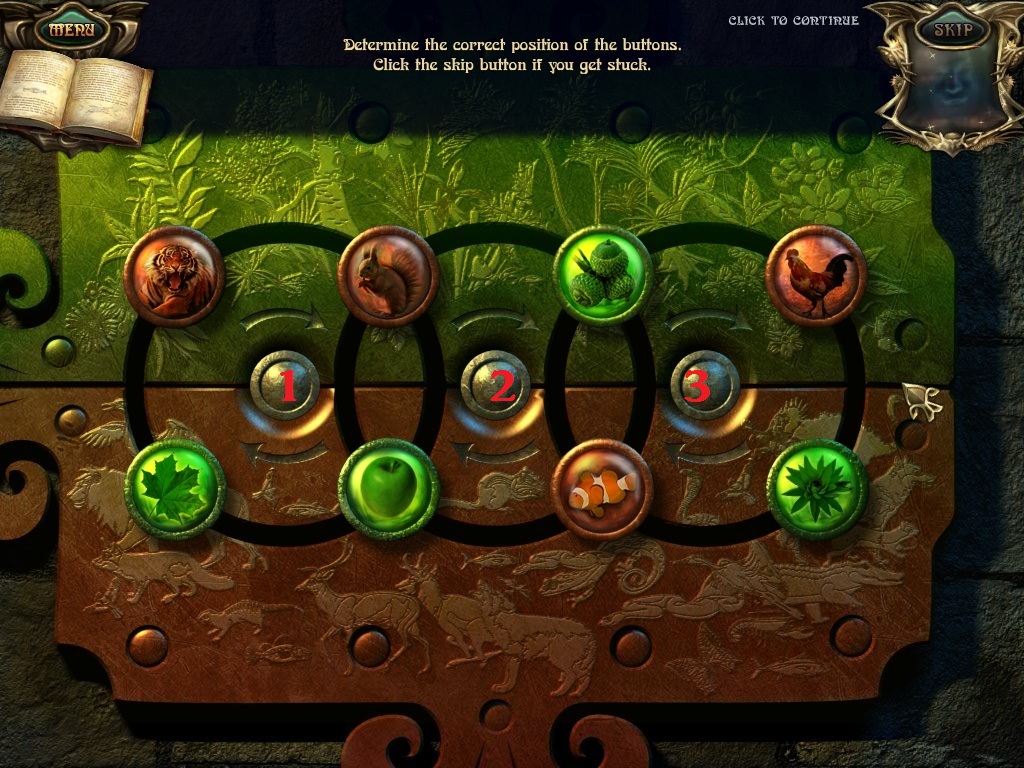The image size is (1024, 768).
Task: Open the Menu button
Action: pyautogui.click(x=72, y=29)
